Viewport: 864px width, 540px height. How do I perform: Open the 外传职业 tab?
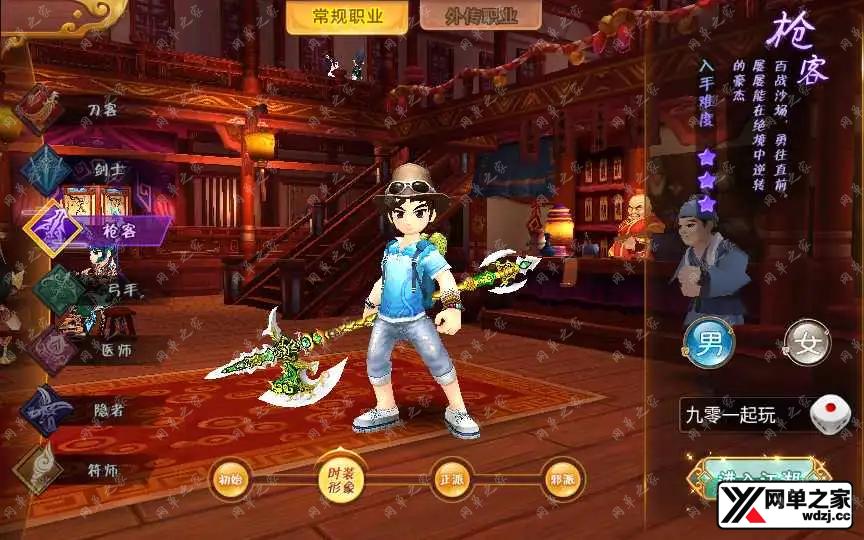click(x=480, y=17)
